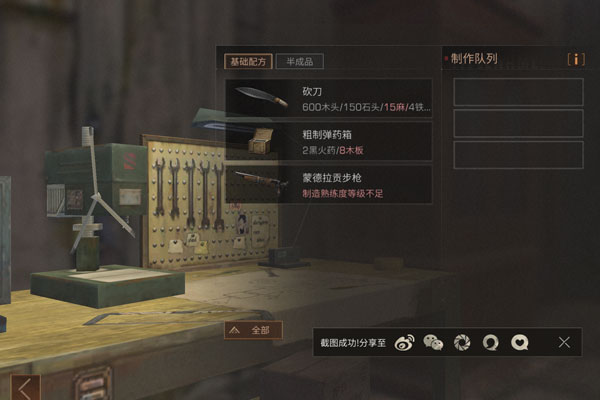Select the 砍刀 recipe
Screen dimensions: 600x400
(x=330, y=98)
